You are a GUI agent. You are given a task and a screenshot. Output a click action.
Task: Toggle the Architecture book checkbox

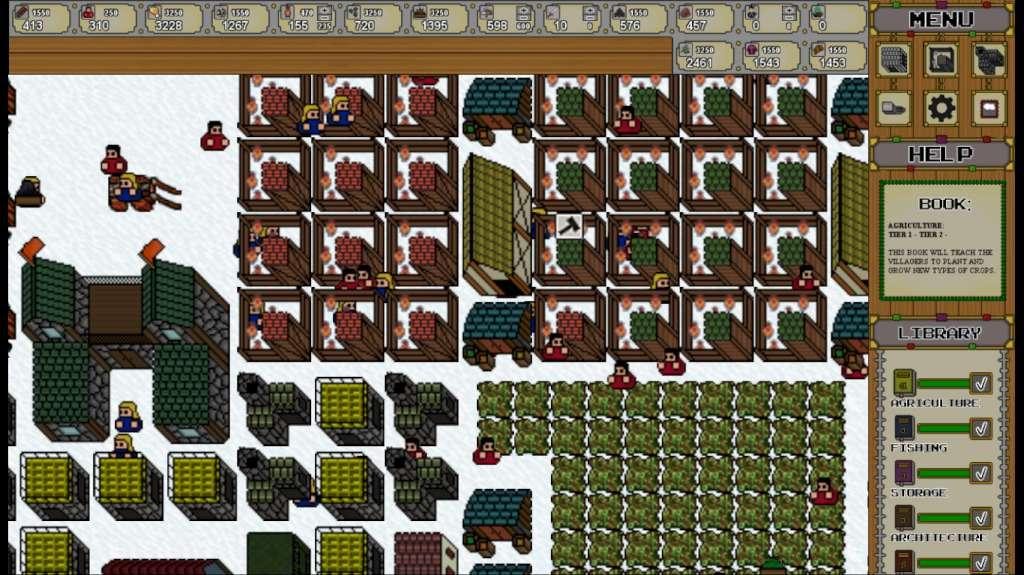pyautogui.click(x=981, y=518)
